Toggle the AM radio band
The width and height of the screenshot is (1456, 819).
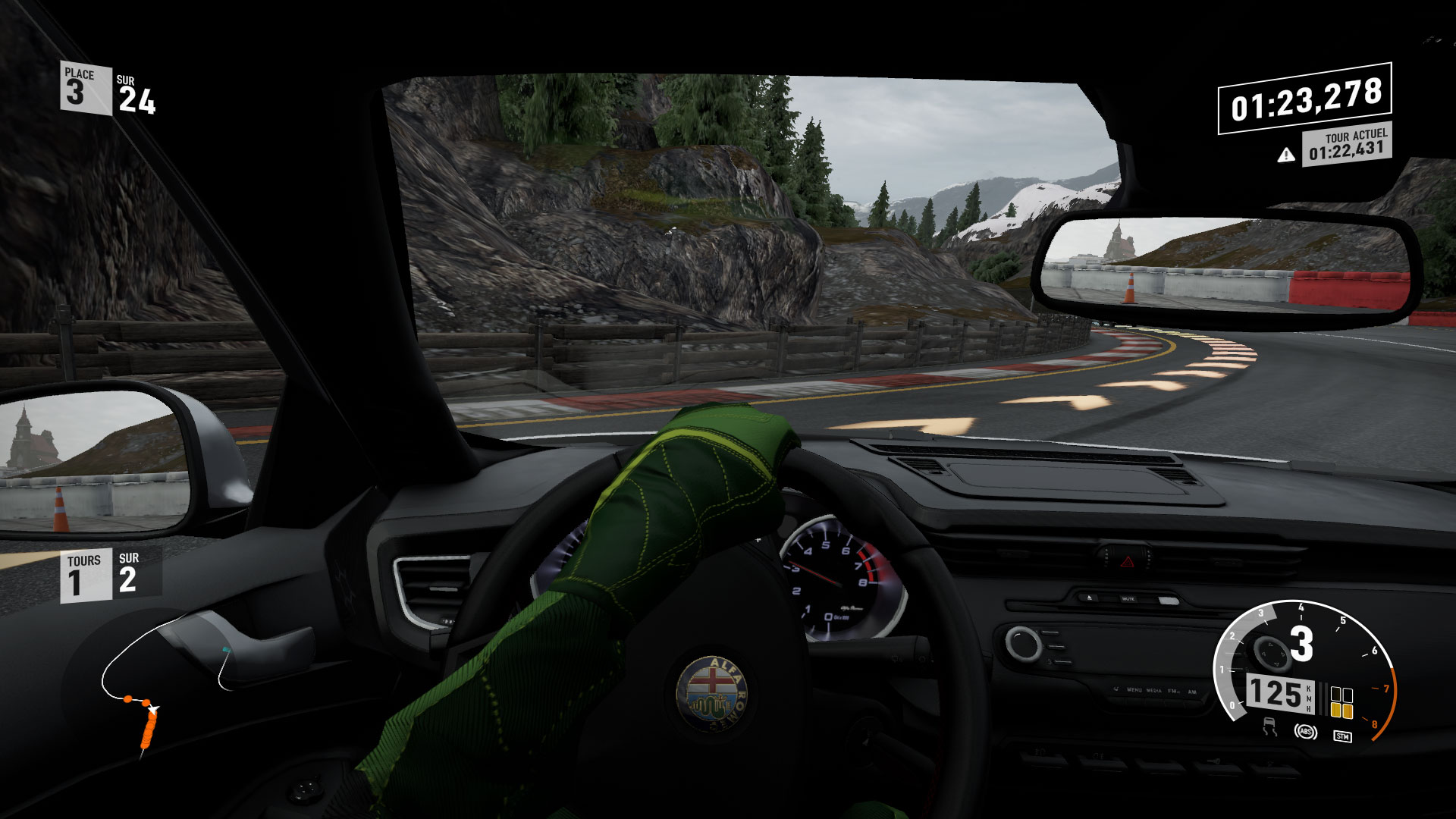click(1192, 690)
